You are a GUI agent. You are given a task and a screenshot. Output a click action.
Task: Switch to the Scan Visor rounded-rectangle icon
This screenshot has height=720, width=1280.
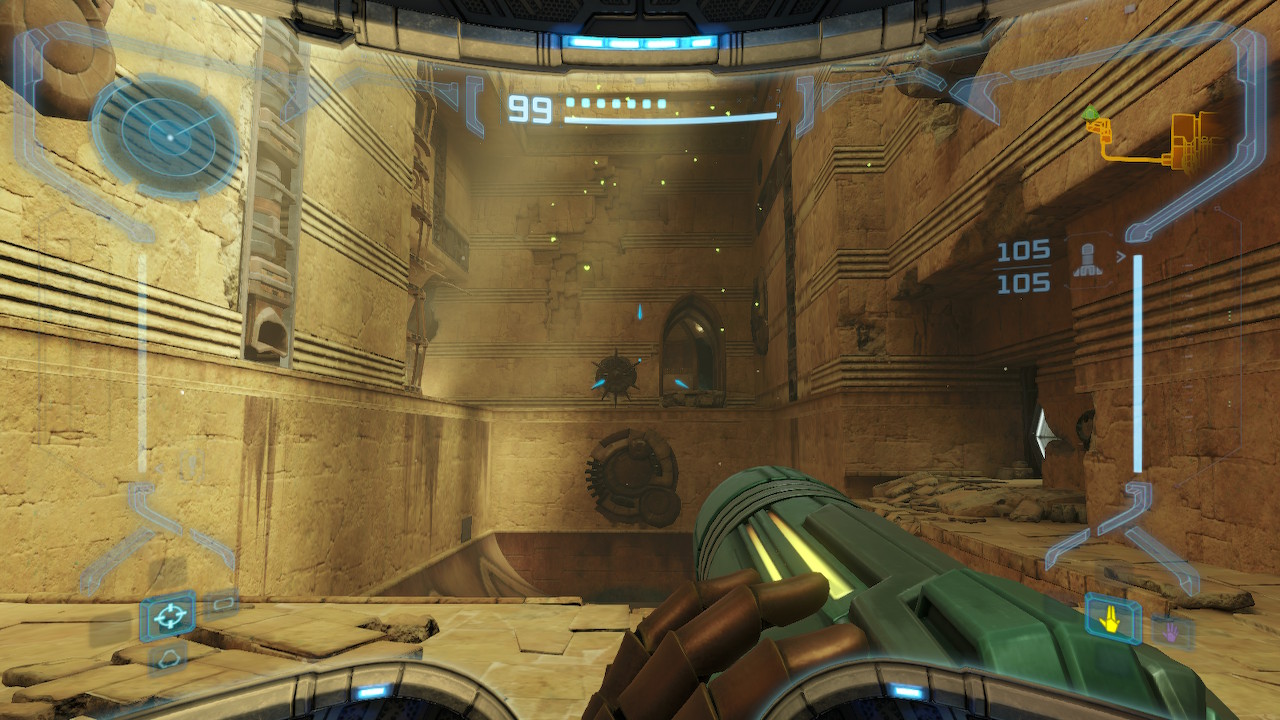coord(221,602)
